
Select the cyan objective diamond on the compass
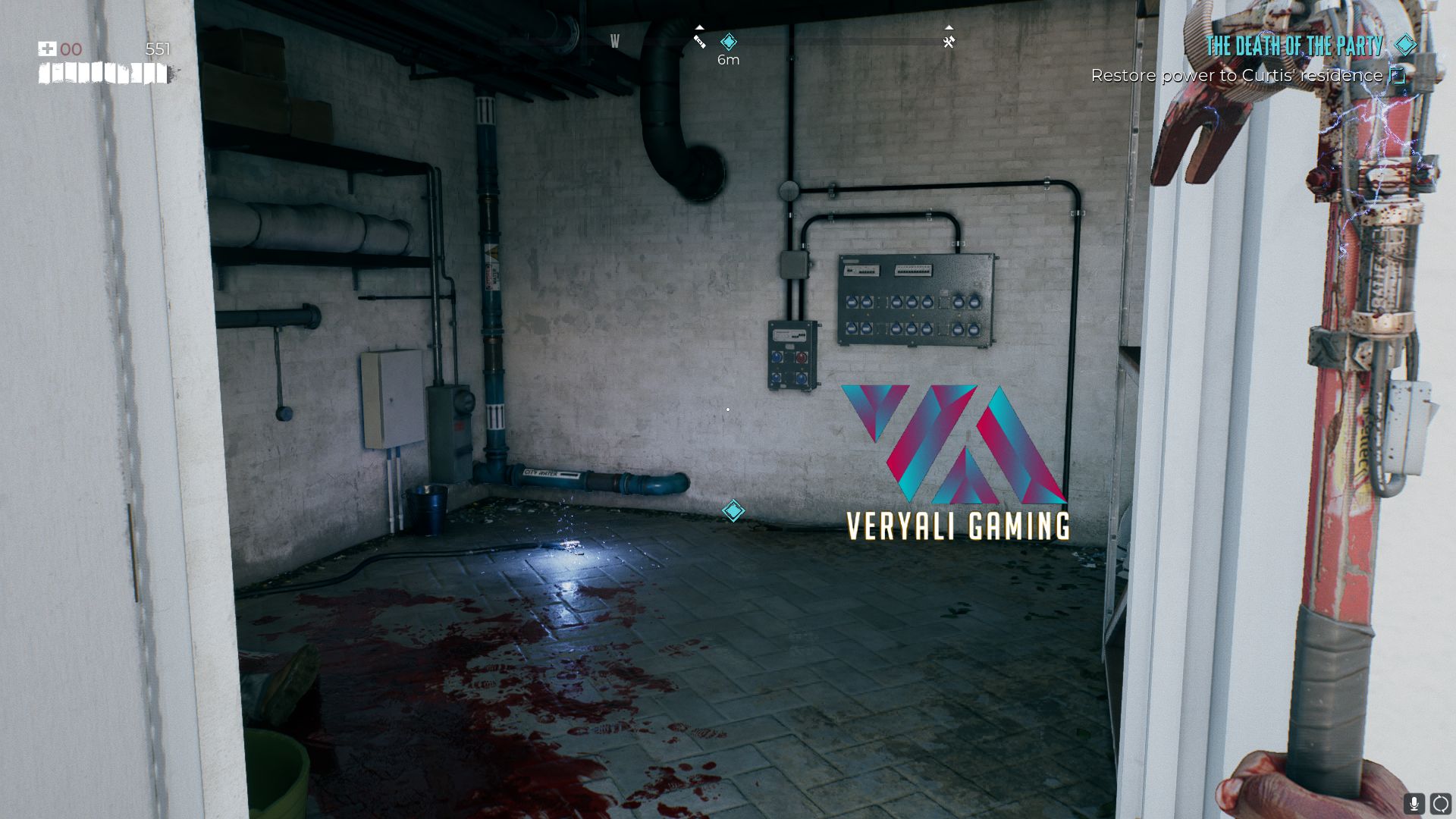728,42
